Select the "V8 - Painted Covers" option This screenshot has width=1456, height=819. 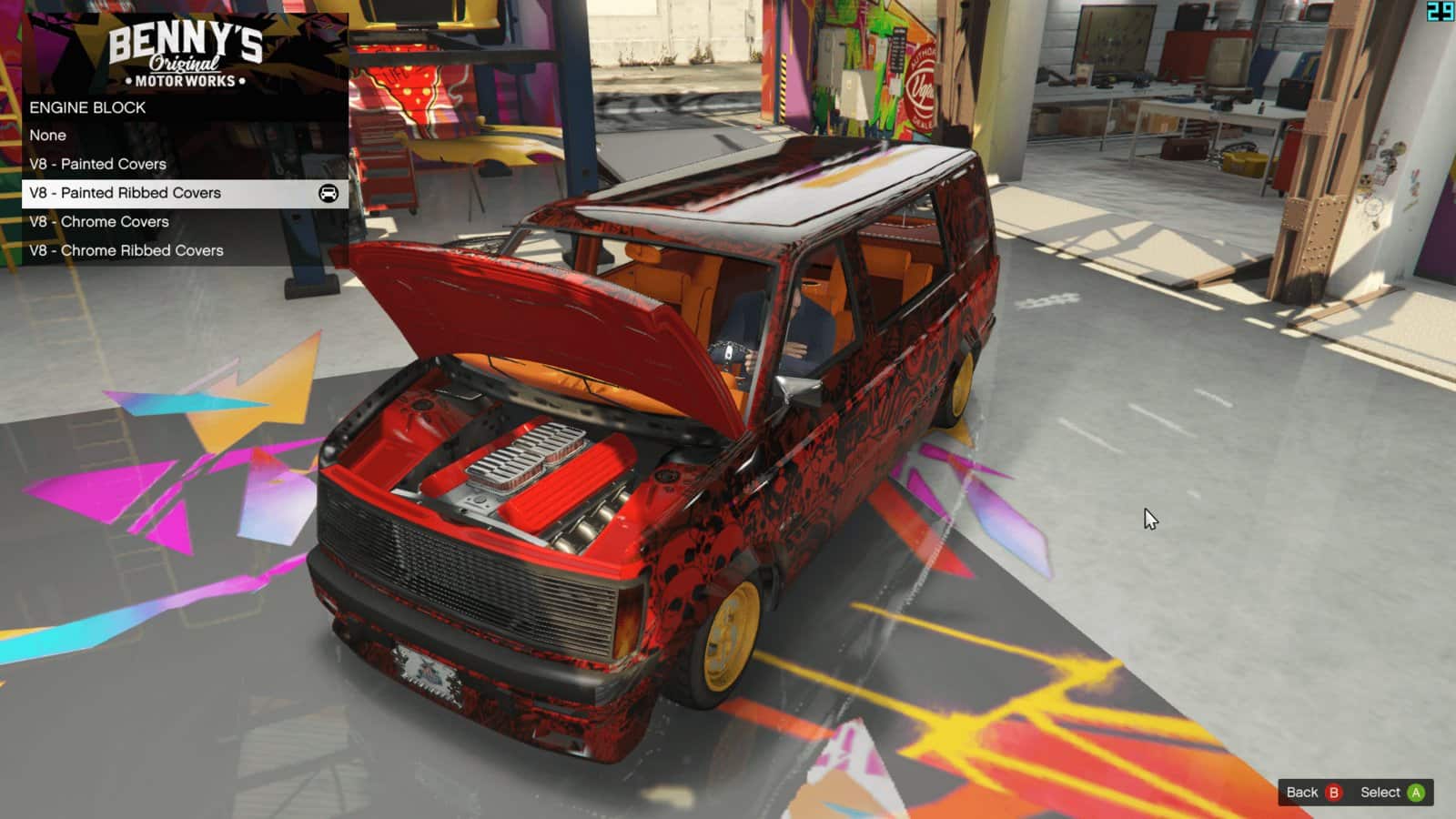[98, 164]
